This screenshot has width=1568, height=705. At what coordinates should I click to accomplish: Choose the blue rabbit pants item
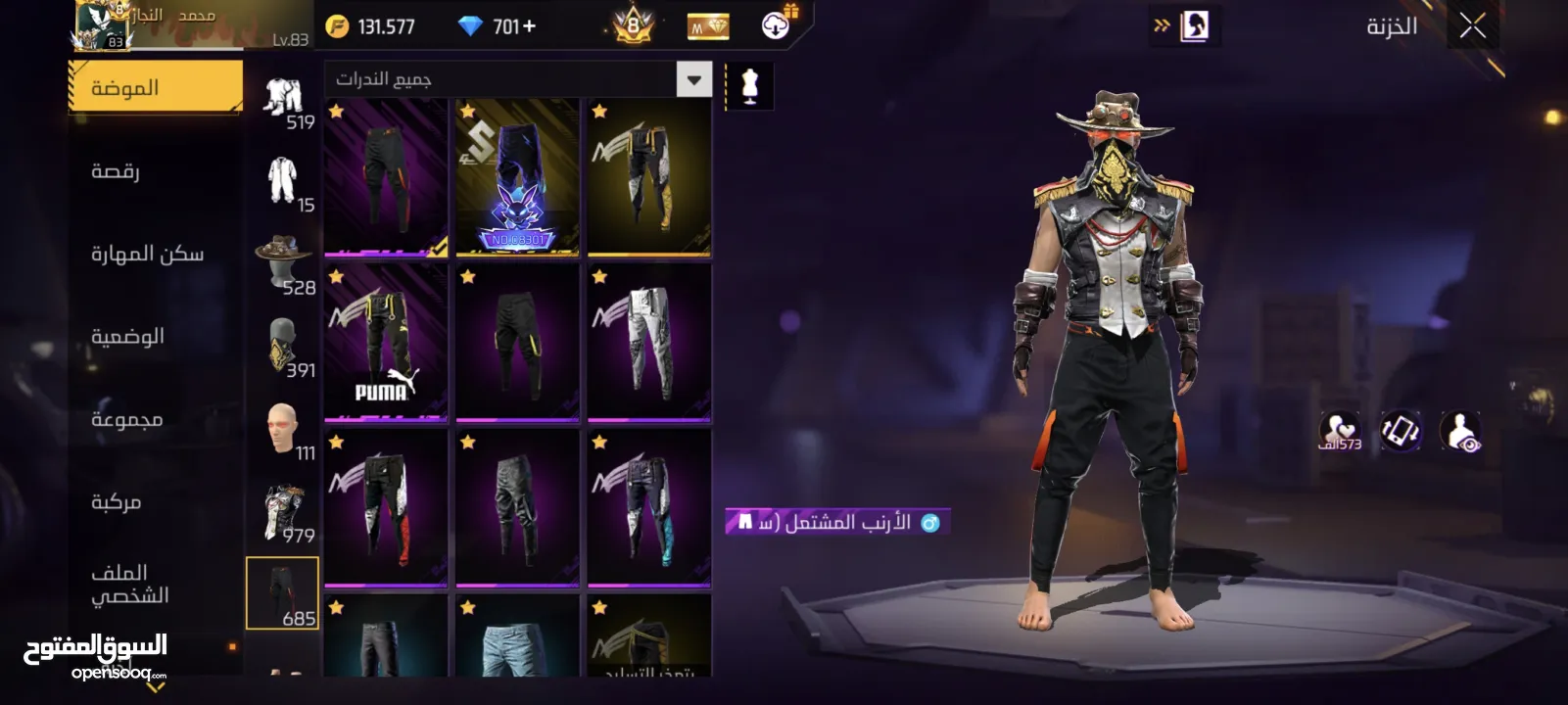[517, 177]
